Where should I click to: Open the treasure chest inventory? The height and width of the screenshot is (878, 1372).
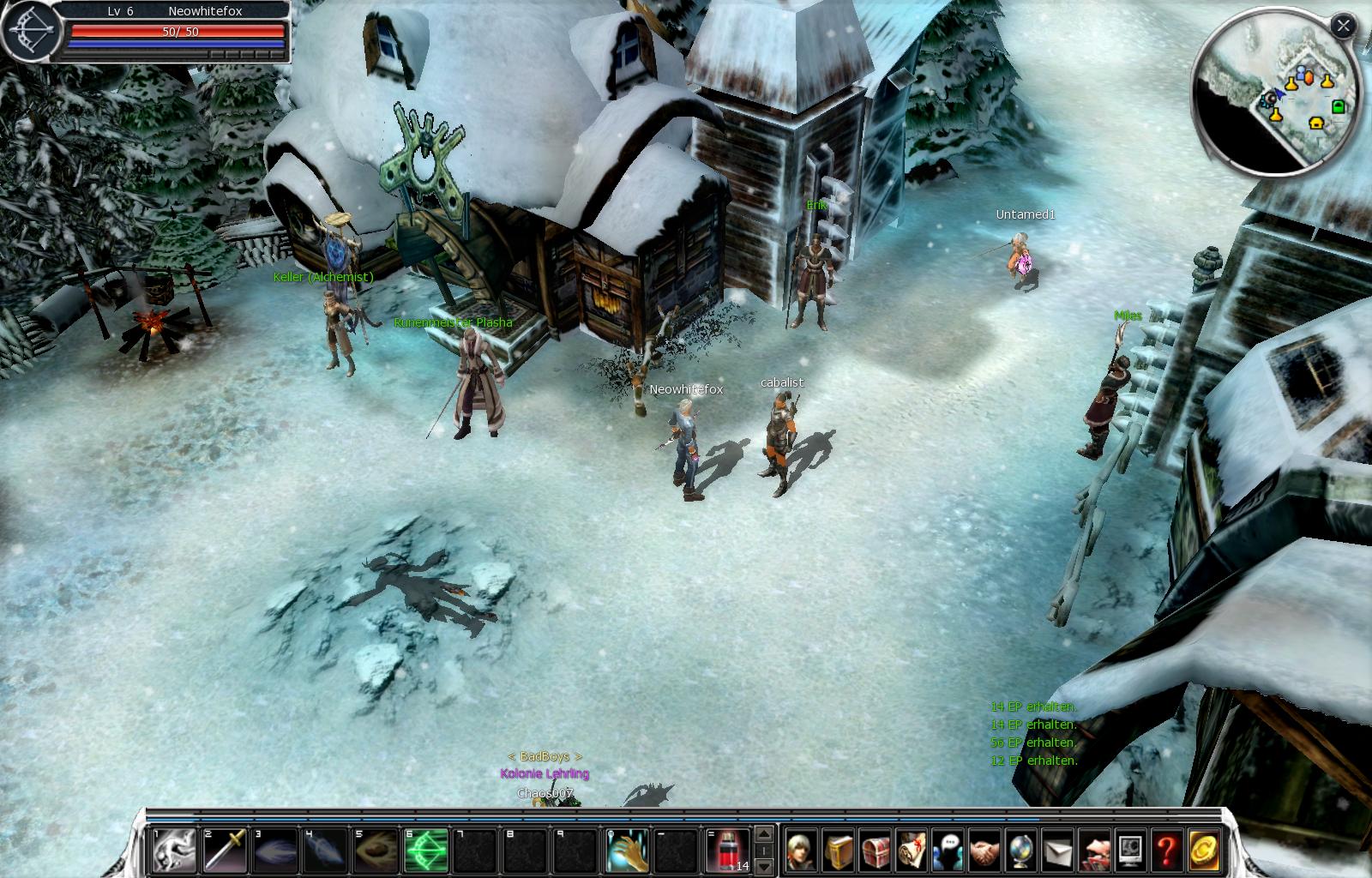click(x=876, y=851)
